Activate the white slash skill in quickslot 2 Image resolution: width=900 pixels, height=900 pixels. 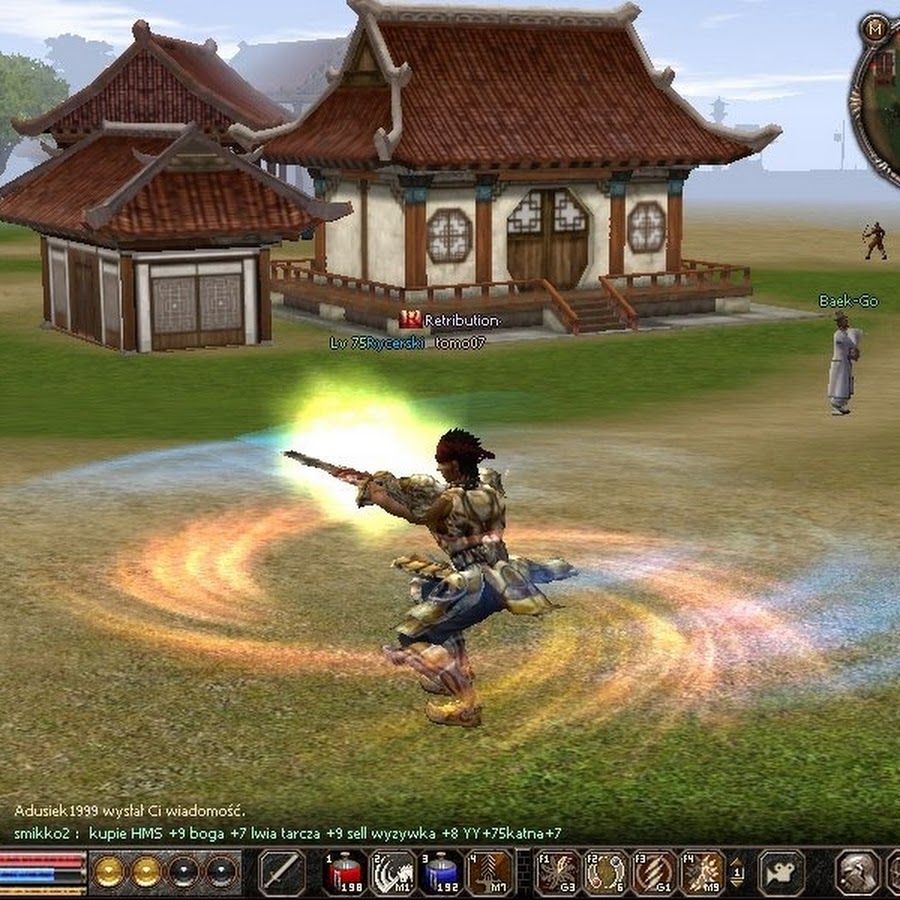pyautogui.click(x=393, y=873)
